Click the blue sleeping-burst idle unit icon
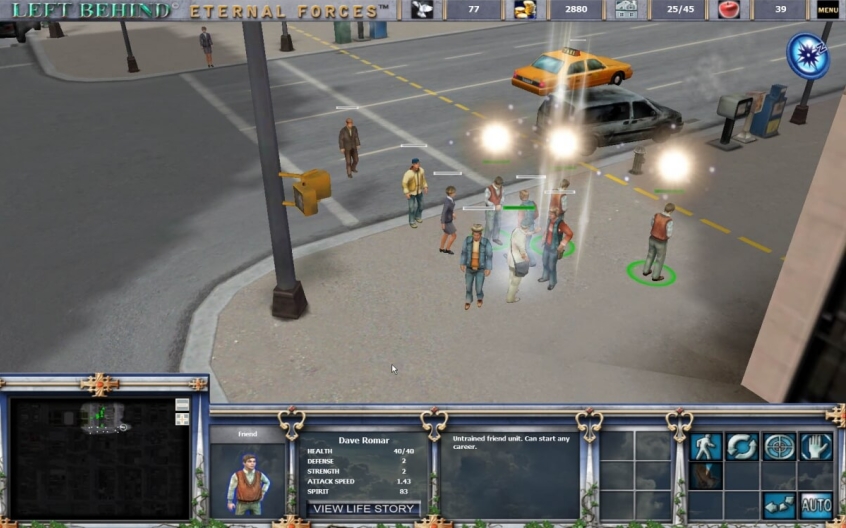This screenshot has height=528, width=846. click(807, 55)
